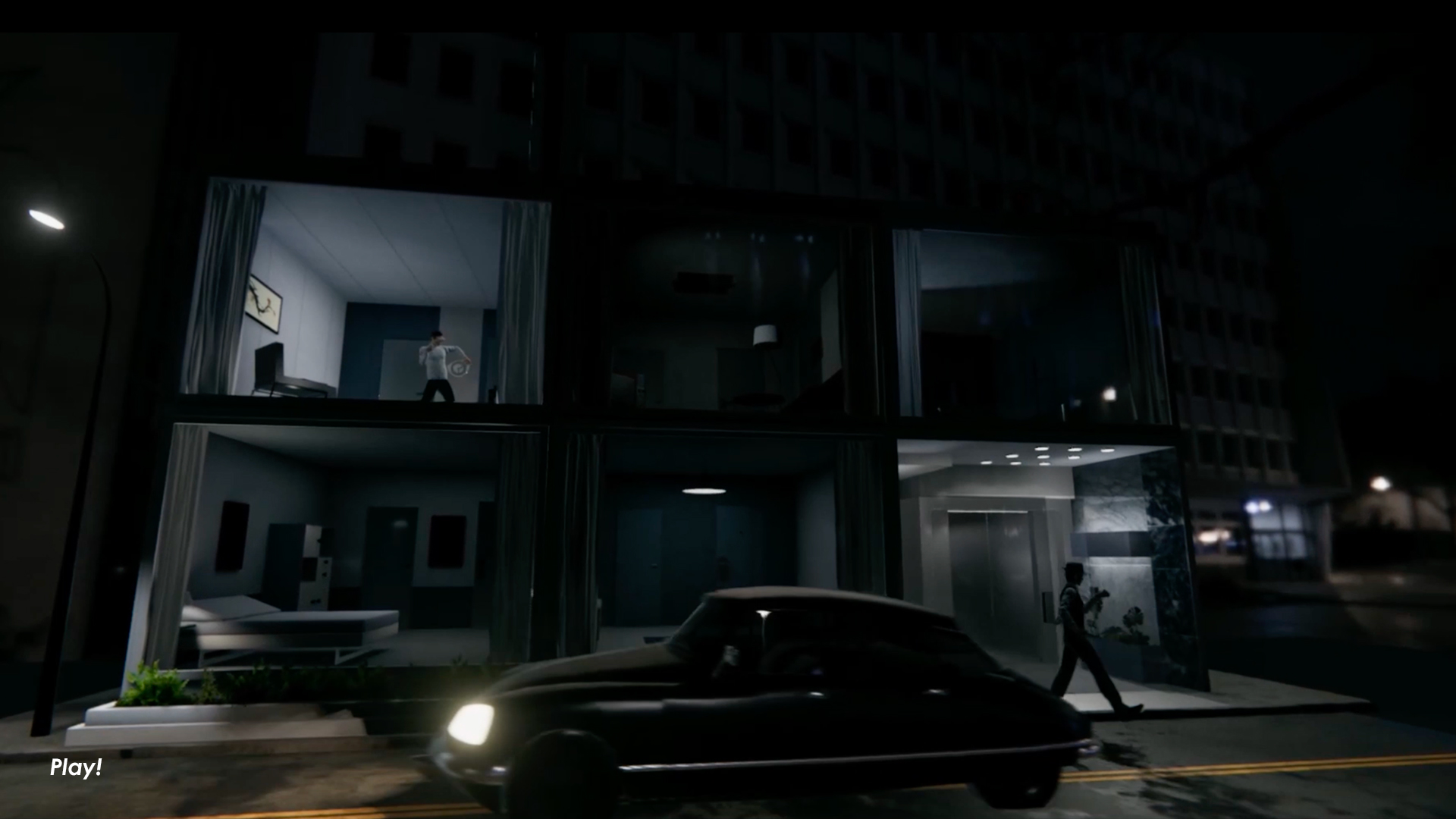Start the game with the Play! button
Viewport: 1456px width, 819px height.
[76, 768]
